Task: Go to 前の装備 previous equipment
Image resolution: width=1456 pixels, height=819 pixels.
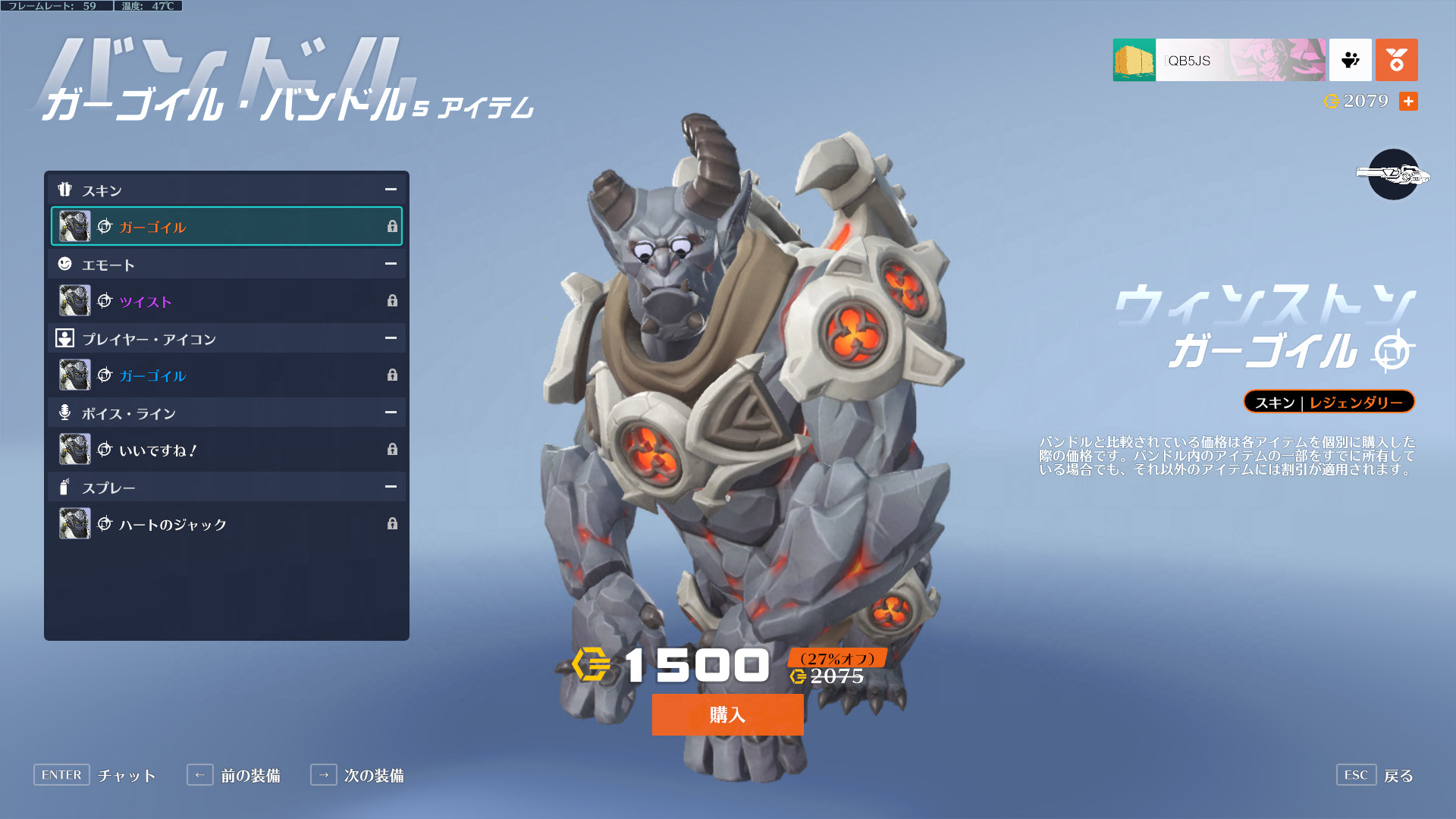Action: pos(234,775)
